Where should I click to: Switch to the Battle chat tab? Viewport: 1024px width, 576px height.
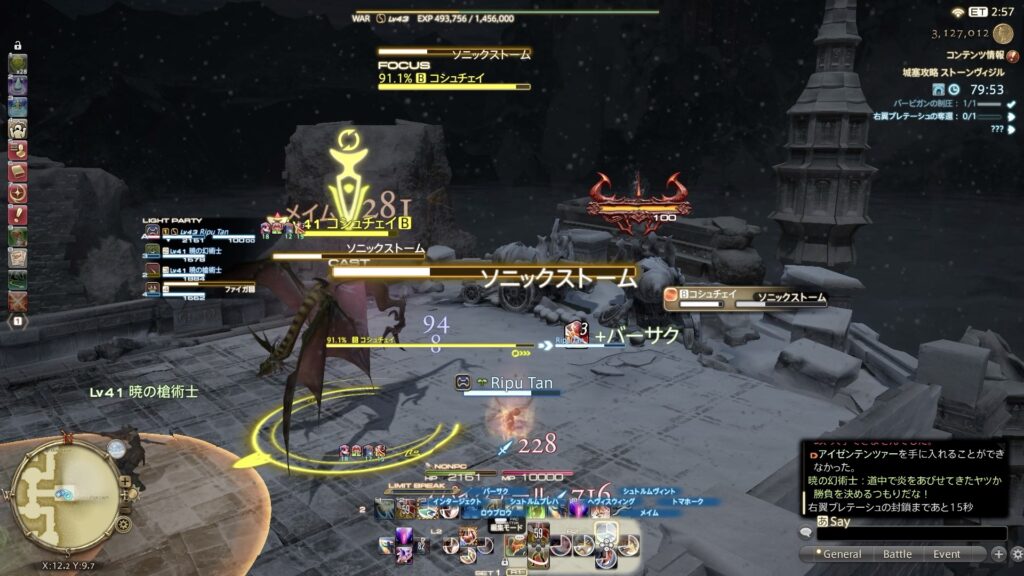(x=897, y=554)
